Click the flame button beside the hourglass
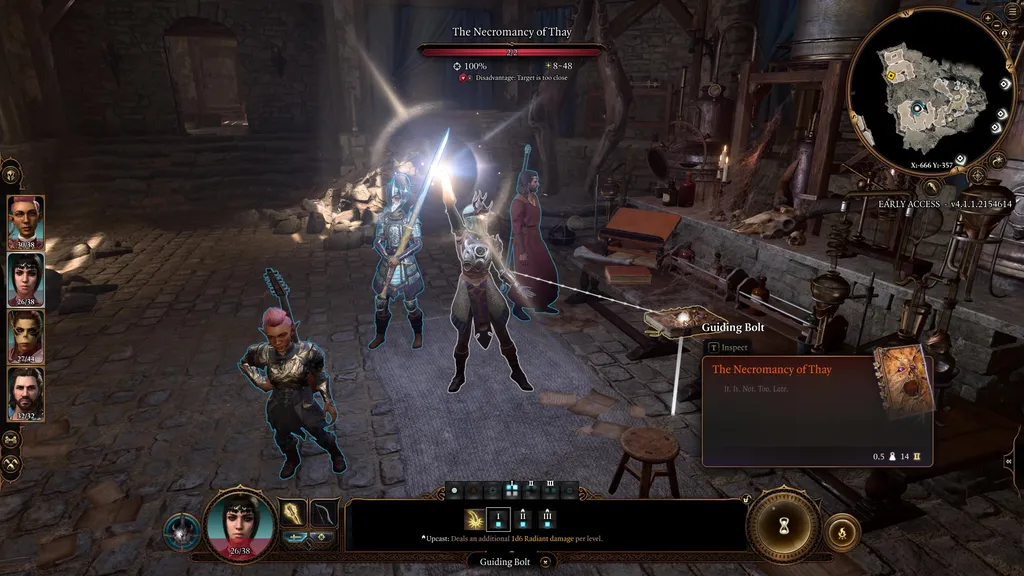The image size is (1024, 576). [x=842, y=532]
